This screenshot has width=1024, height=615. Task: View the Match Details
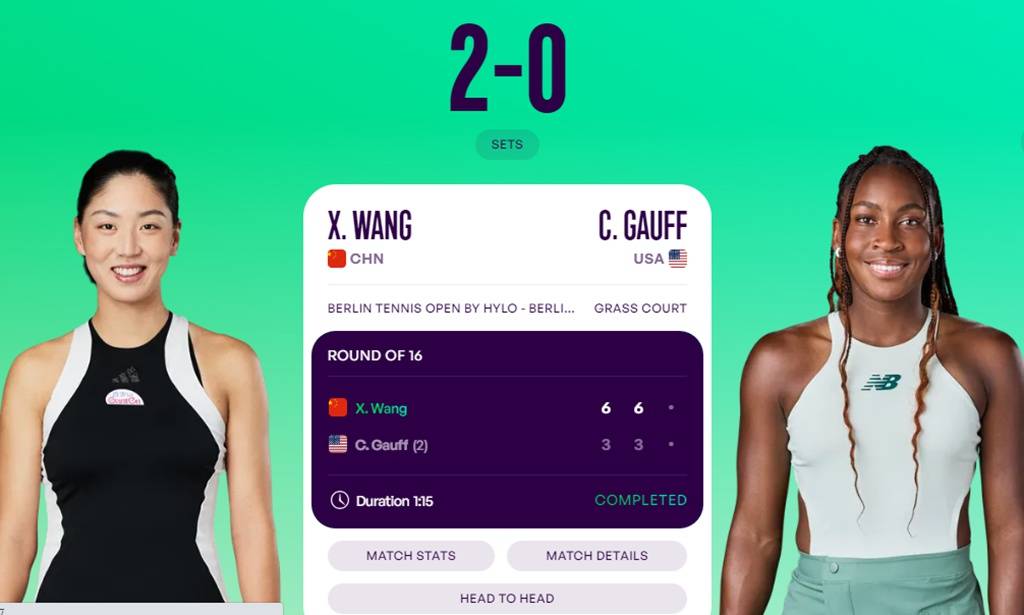click(596, 556)
